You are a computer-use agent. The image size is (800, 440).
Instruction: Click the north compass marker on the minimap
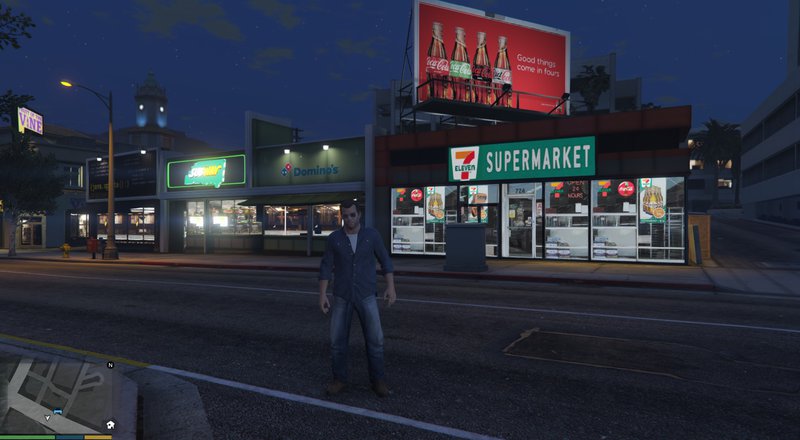[110, 365]
